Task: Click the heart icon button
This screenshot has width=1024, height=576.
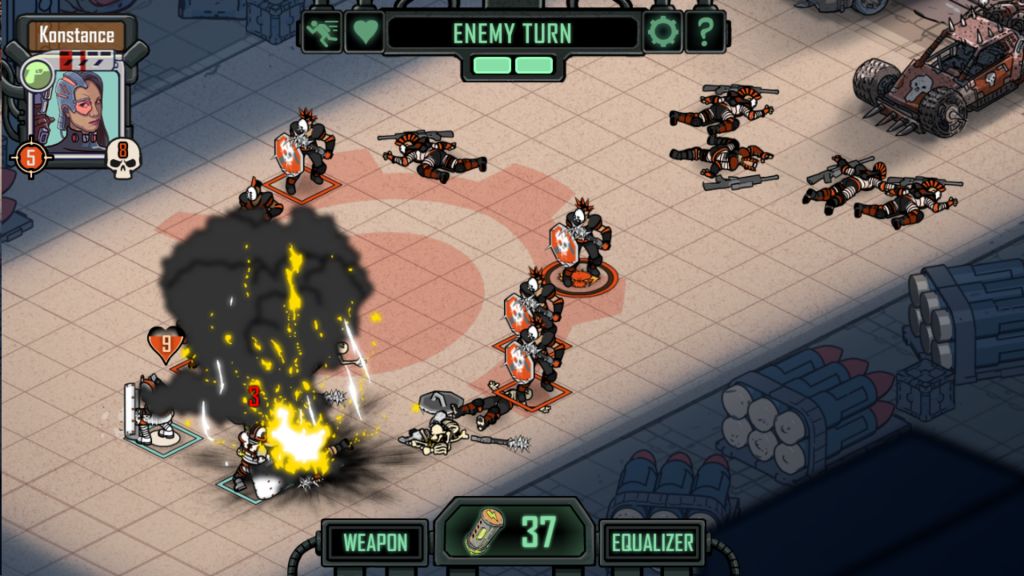Action: 364,32
